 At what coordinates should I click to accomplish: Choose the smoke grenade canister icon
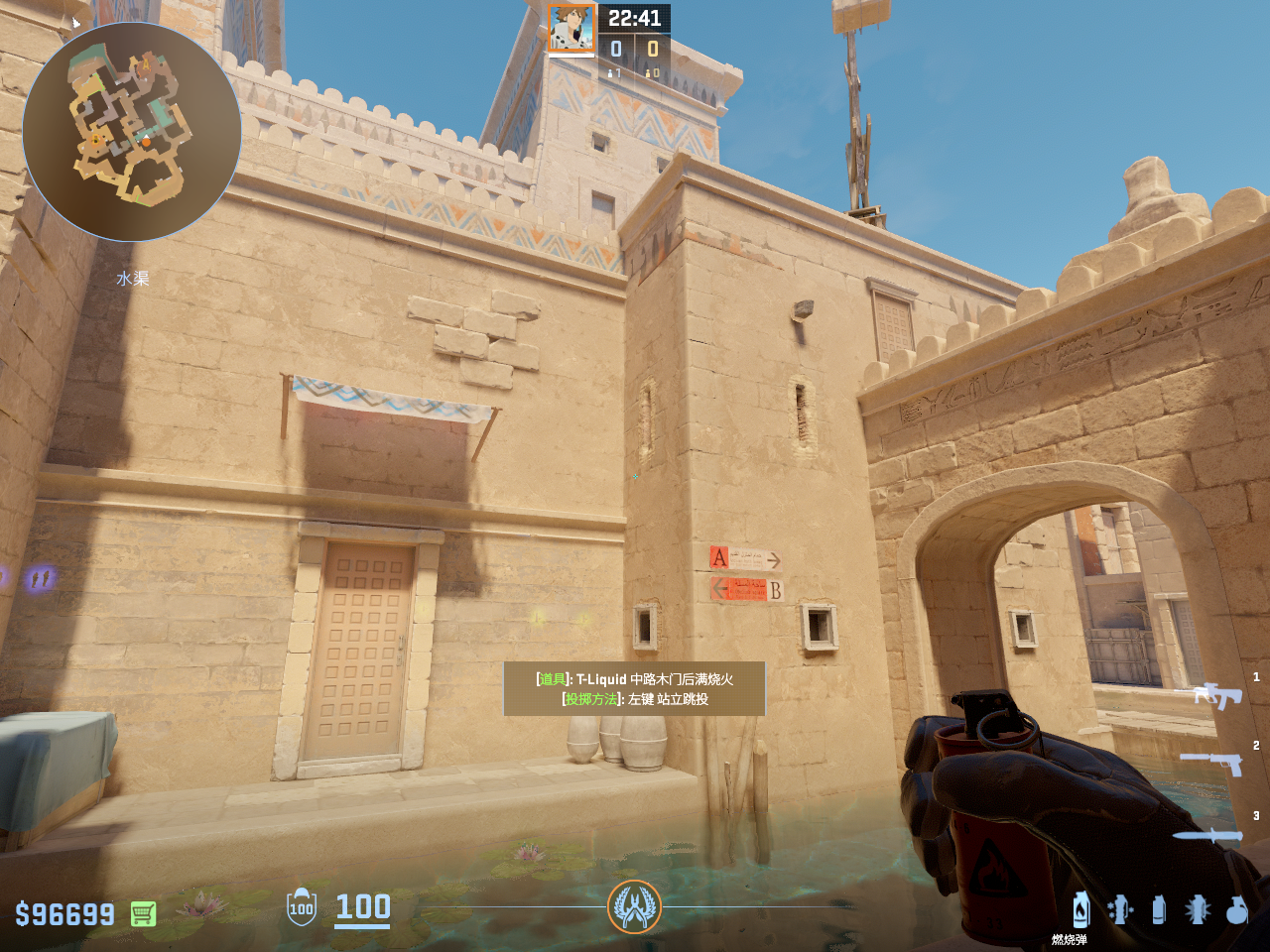click(1158, 908)
